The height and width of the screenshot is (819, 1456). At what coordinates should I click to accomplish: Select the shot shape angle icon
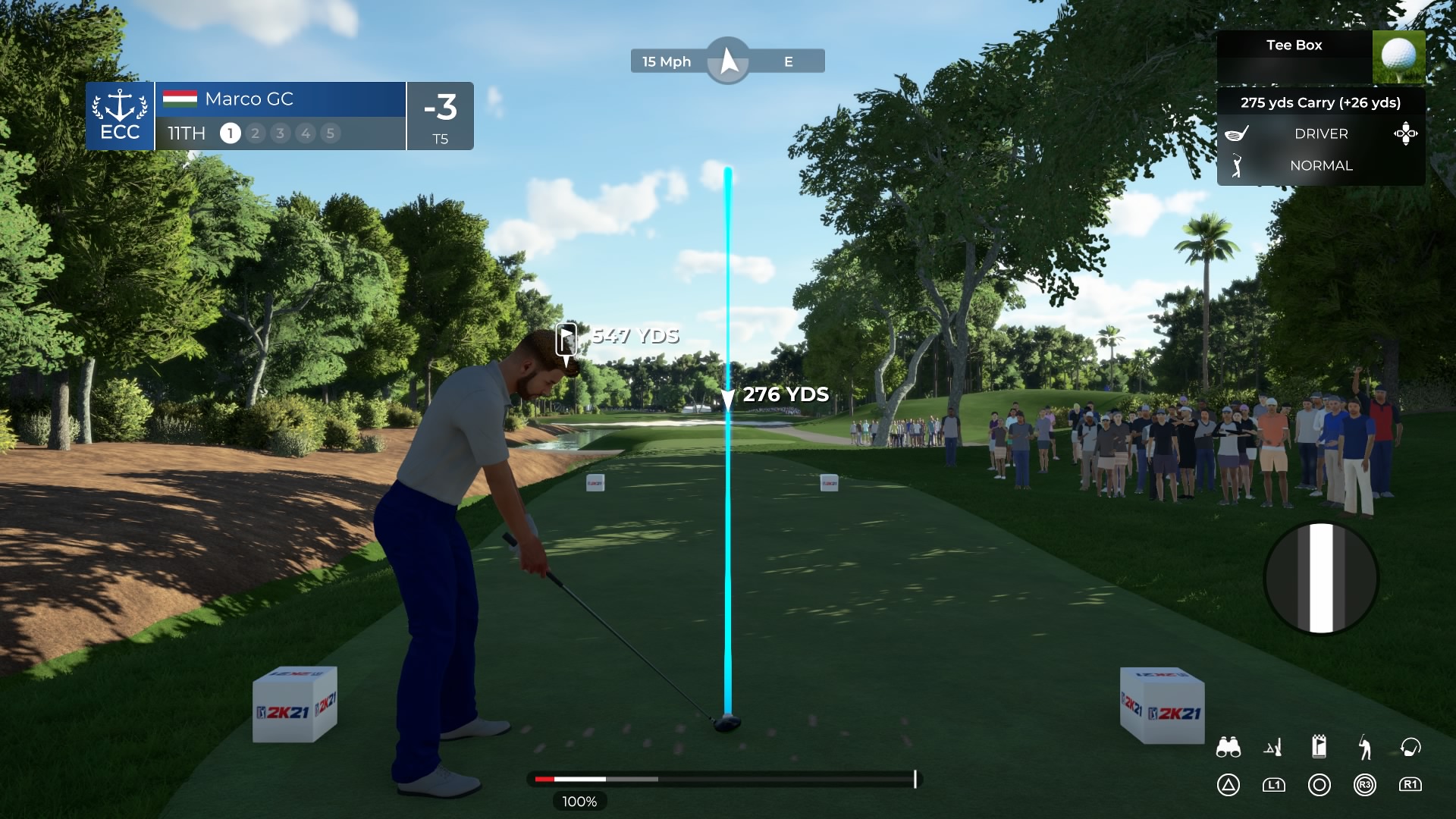click(x=1273, y=748)
